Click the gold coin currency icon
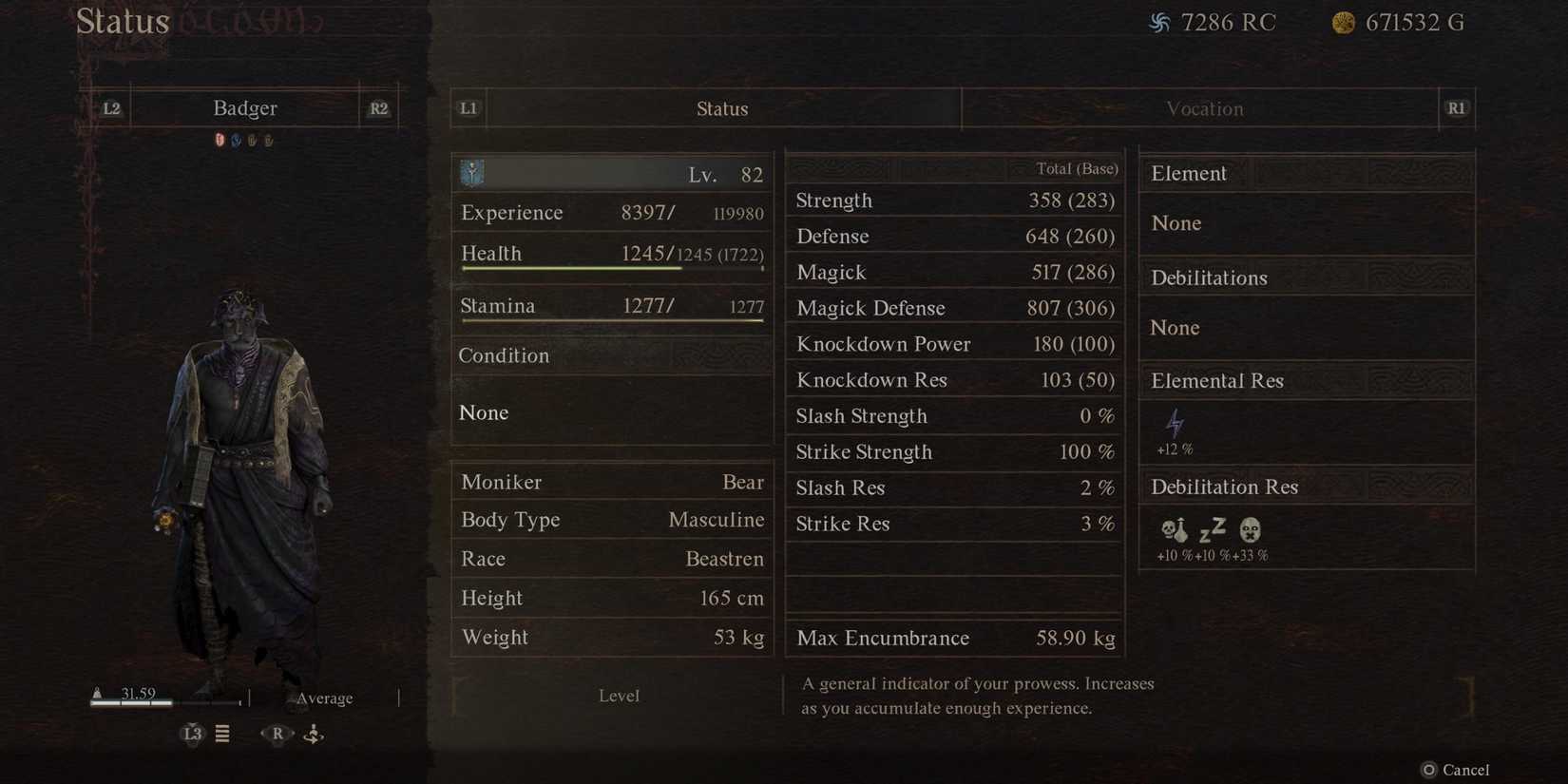Image resolution: width=1568 pixels, height=784 pixels. point(1343,23)
